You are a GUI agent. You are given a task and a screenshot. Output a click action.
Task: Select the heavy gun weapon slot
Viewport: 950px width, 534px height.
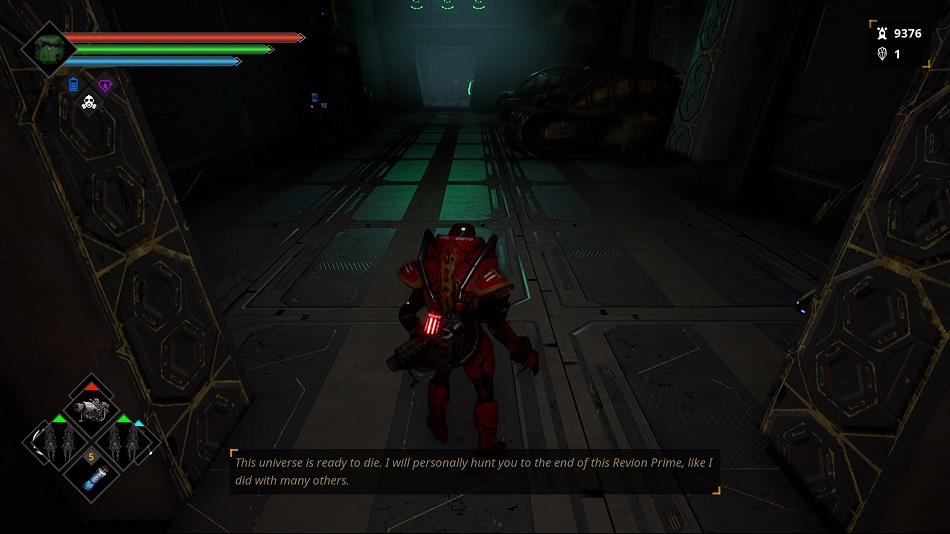[92, 405]
